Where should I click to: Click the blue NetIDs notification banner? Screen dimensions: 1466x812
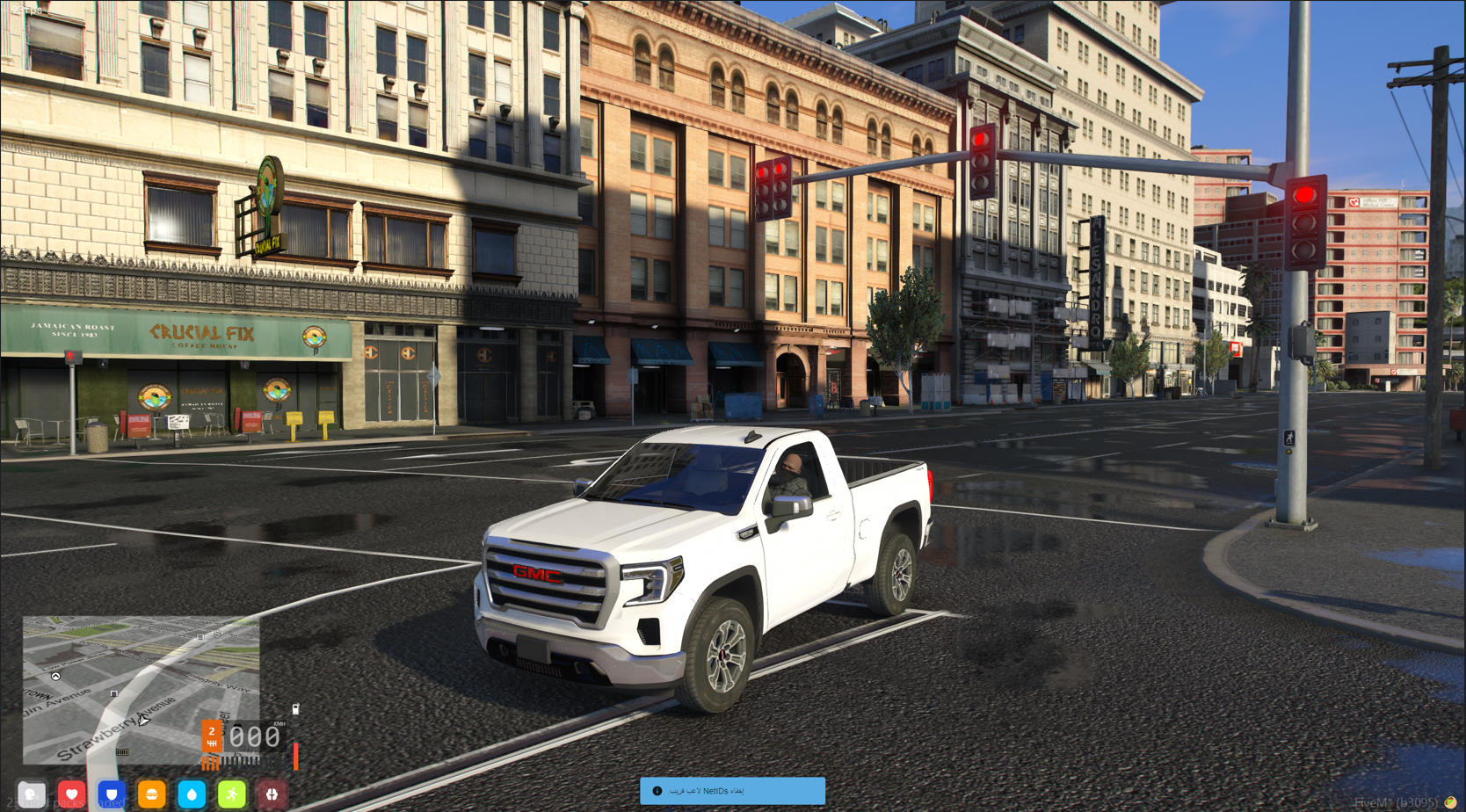(732, 791)
